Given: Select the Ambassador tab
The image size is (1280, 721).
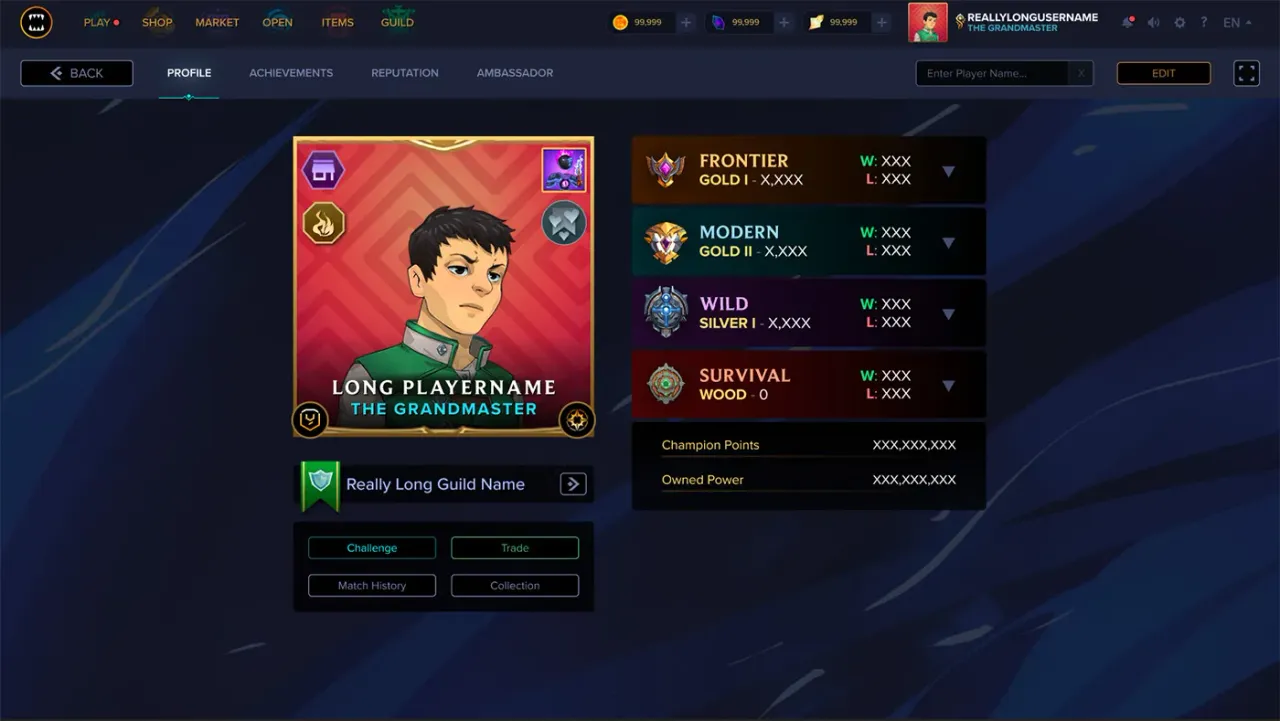Looking at the screenshot, I should pyautogui.click(x=514, y=73).
